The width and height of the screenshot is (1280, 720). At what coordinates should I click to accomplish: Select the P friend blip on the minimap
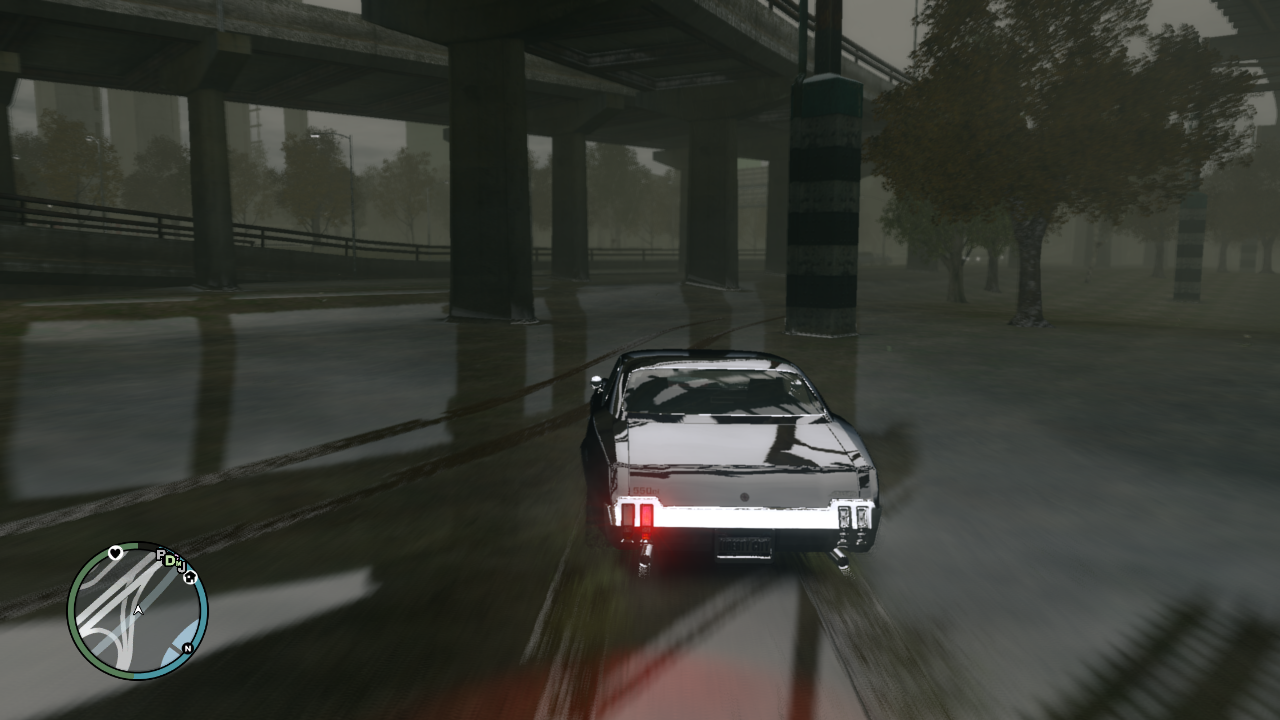161,556
